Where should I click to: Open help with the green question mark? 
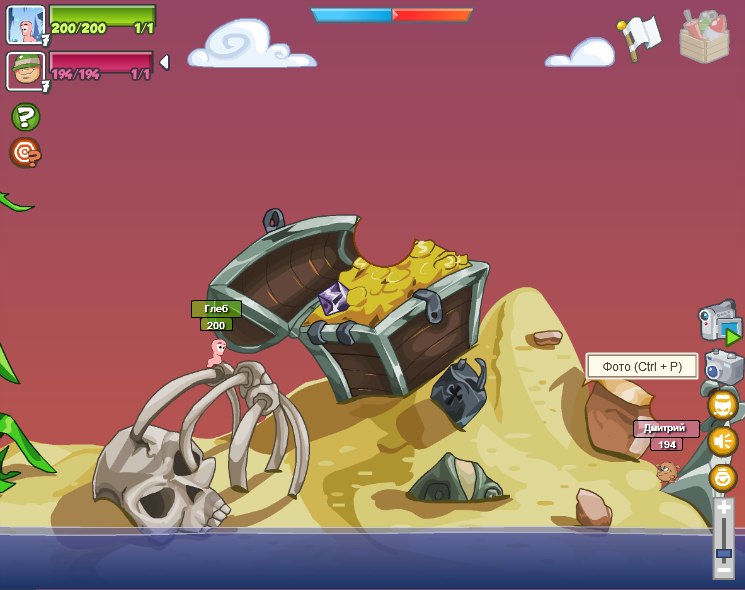25,117
